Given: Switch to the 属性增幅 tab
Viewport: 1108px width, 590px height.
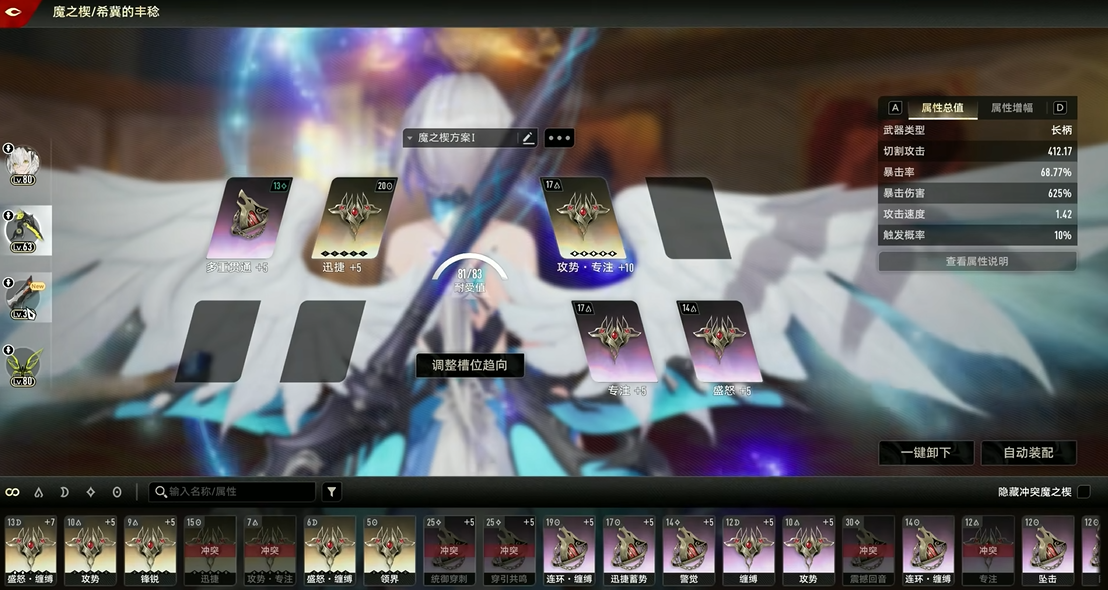Looking at the screenshot, I should (x=1012, y=108).
